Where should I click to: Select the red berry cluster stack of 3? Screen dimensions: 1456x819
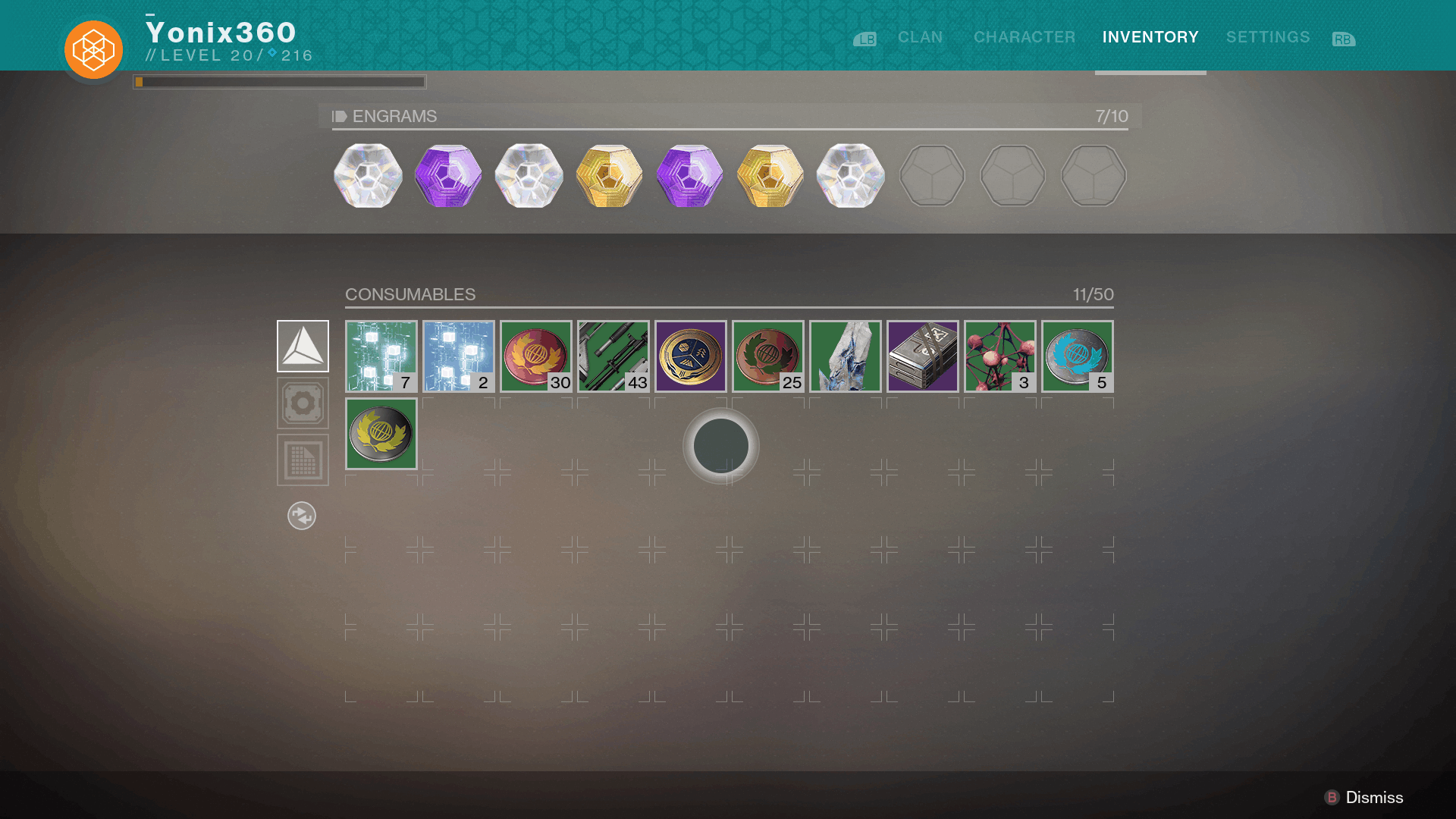click(999, 356)
